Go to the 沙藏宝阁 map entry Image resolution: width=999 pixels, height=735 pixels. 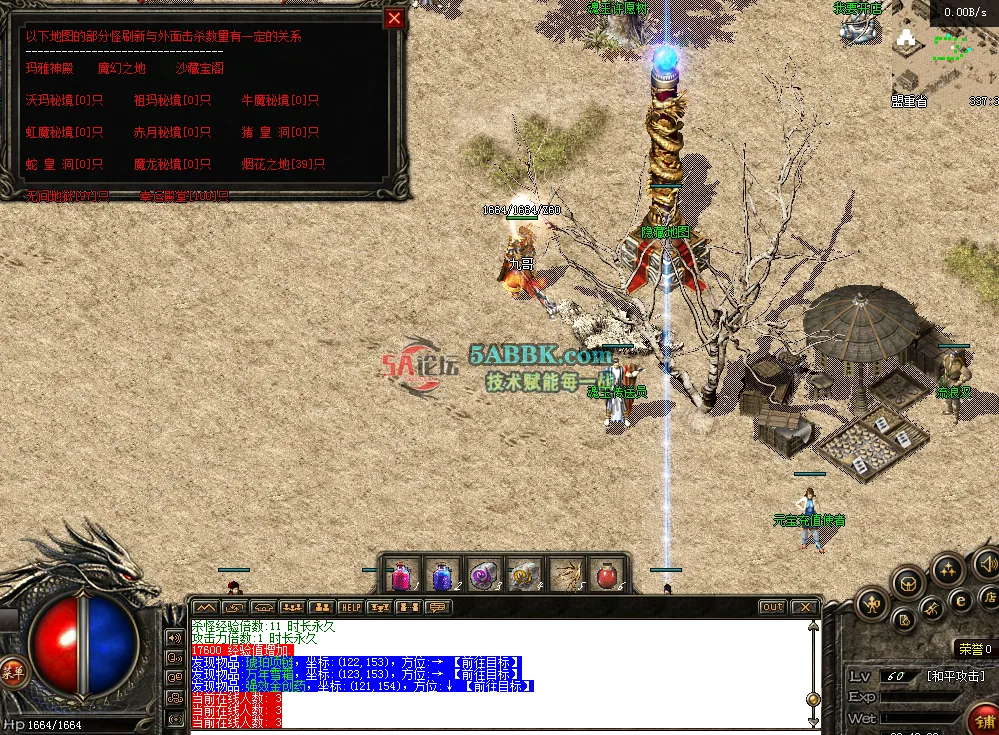click(x=199, y=69)
